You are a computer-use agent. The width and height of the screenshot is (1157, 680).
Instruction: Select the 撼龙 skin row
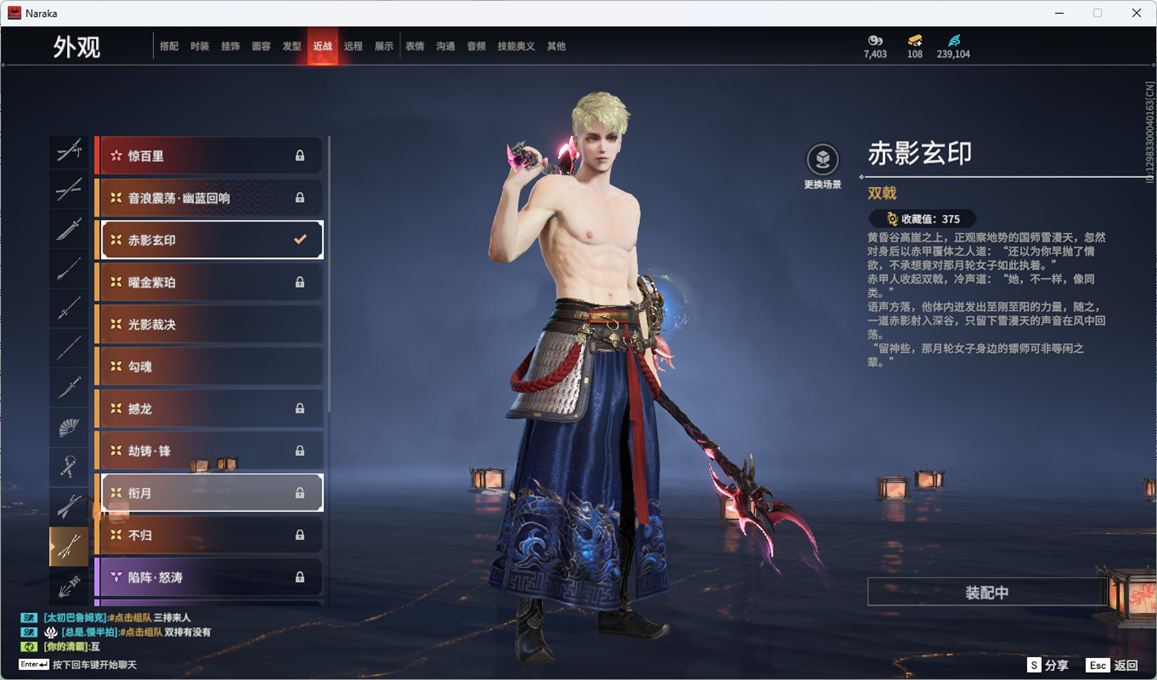tap(210, 409)
